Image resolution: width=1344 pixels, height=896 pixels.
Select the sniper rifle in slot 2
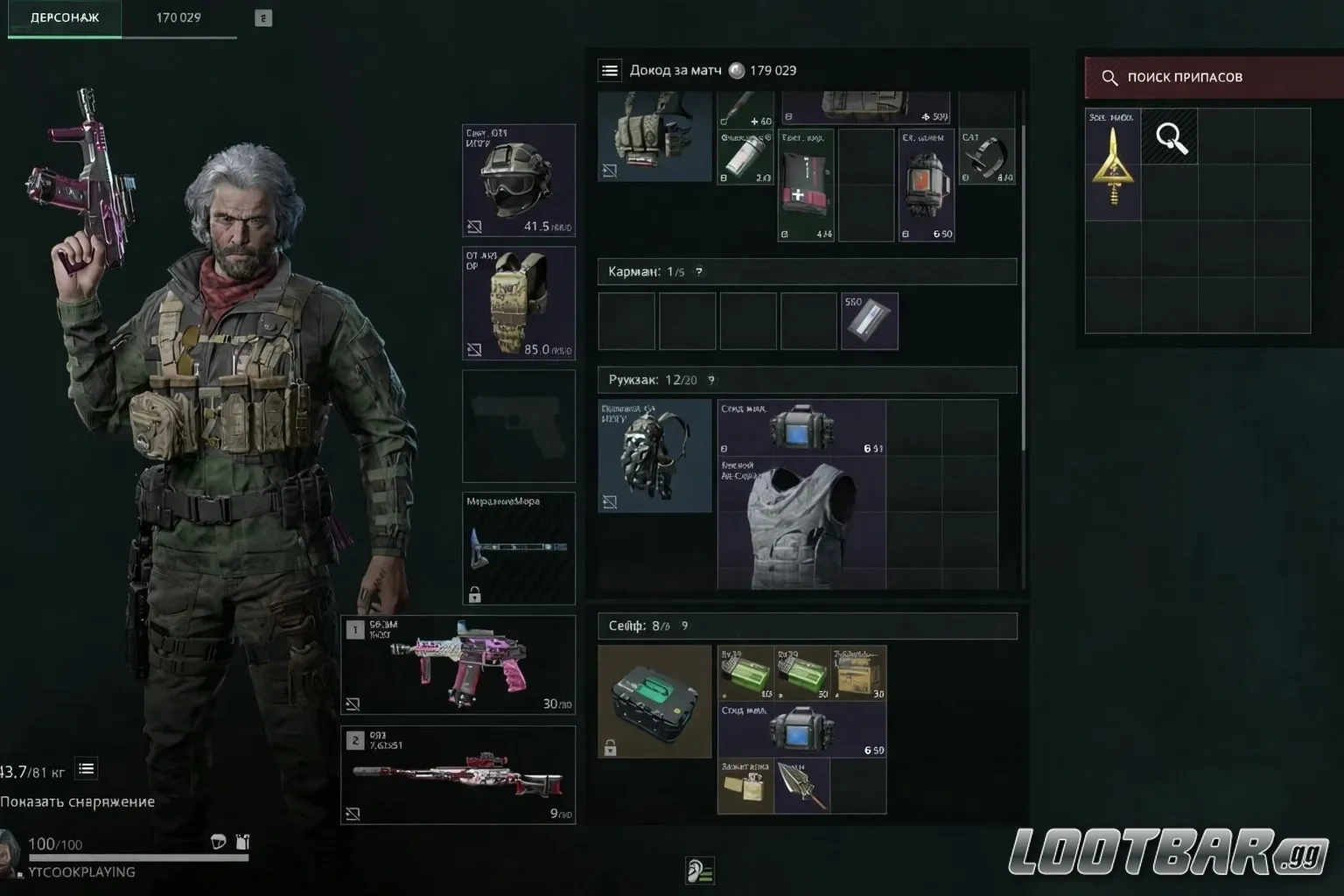tap(458, 774)
